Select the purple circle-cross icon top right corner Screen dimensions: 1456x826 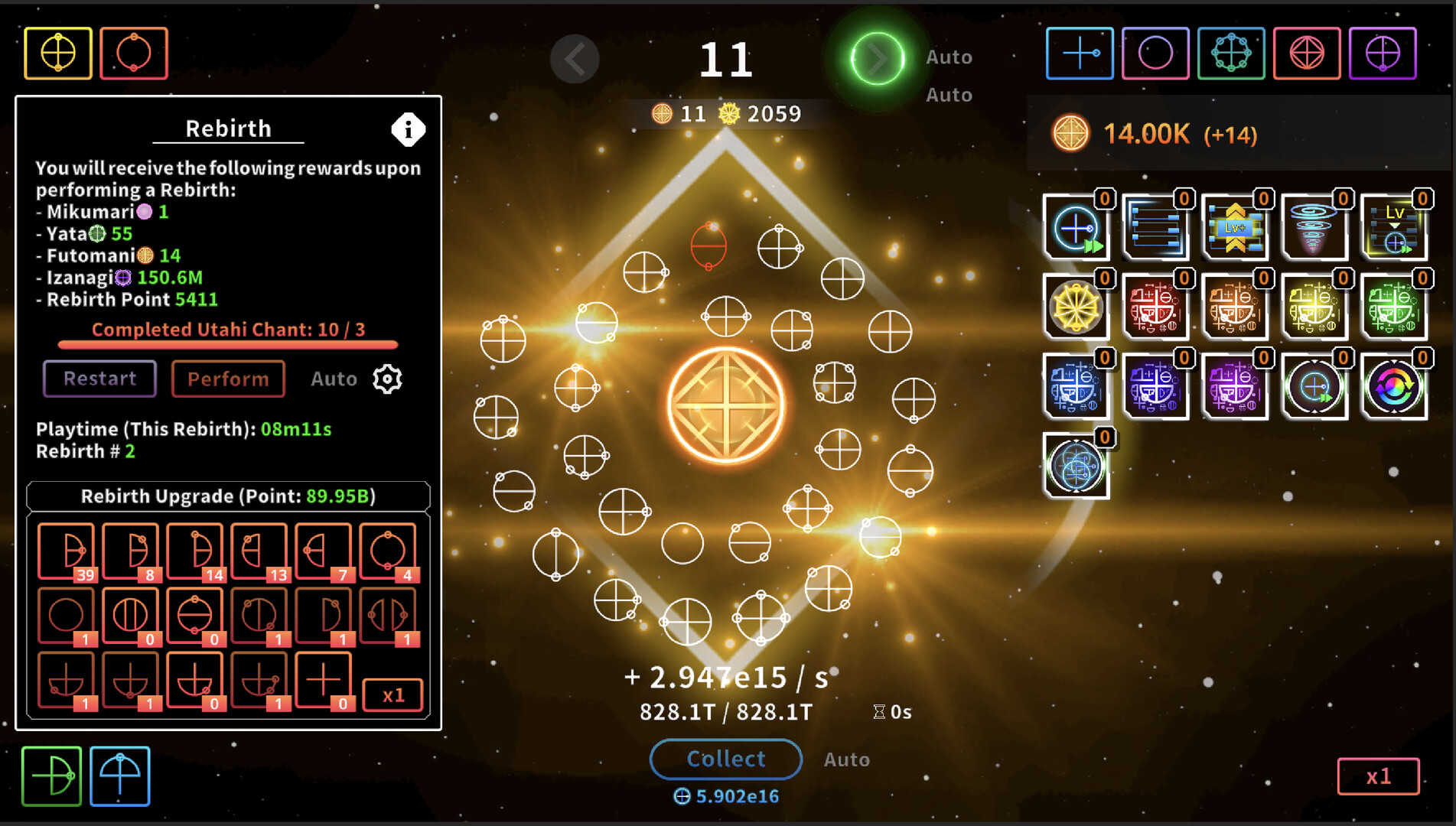tap(1383, 54)
